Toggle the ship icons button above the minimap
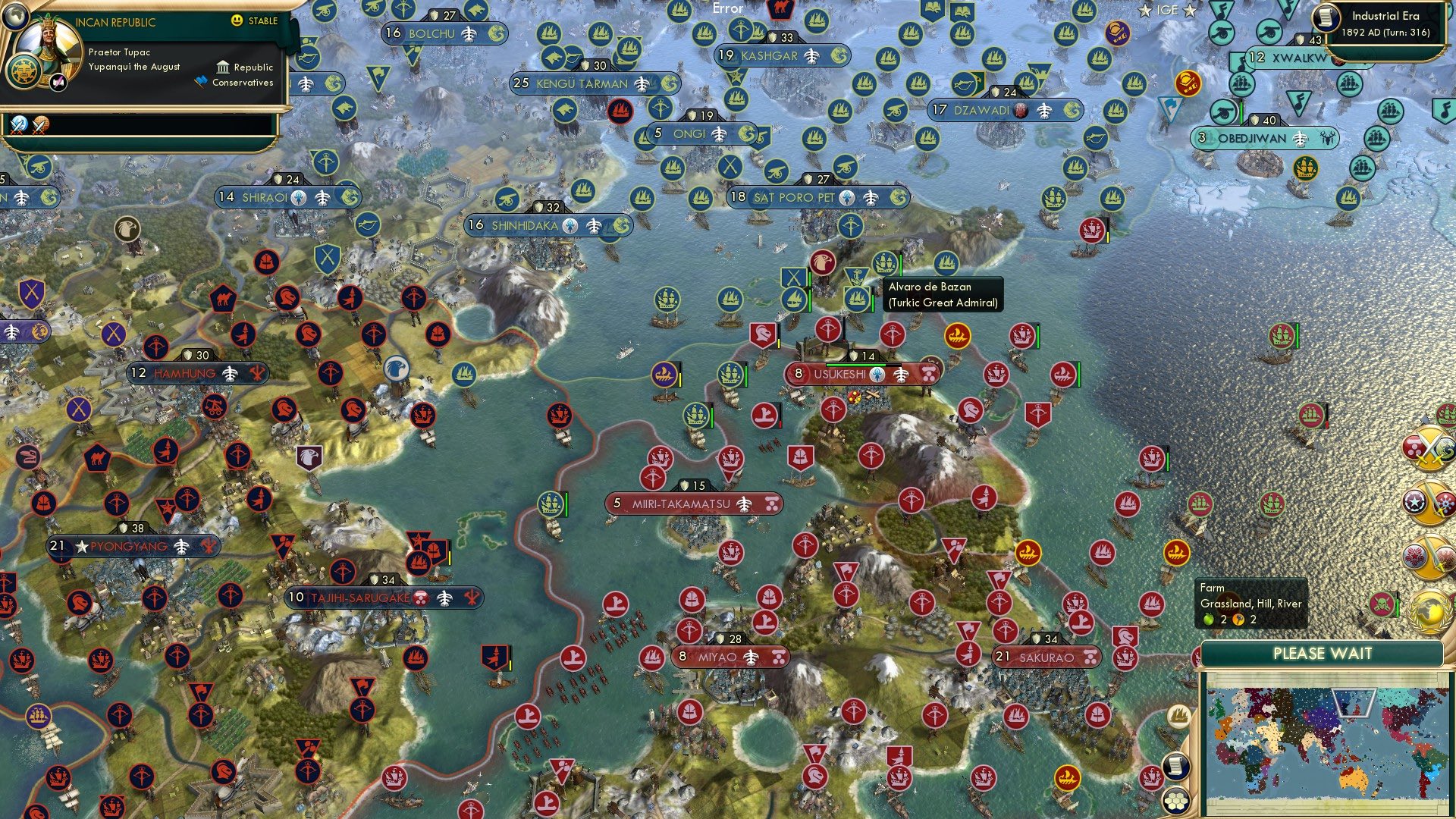This screenshot has height=819, width=1456. click(1179, 716)
